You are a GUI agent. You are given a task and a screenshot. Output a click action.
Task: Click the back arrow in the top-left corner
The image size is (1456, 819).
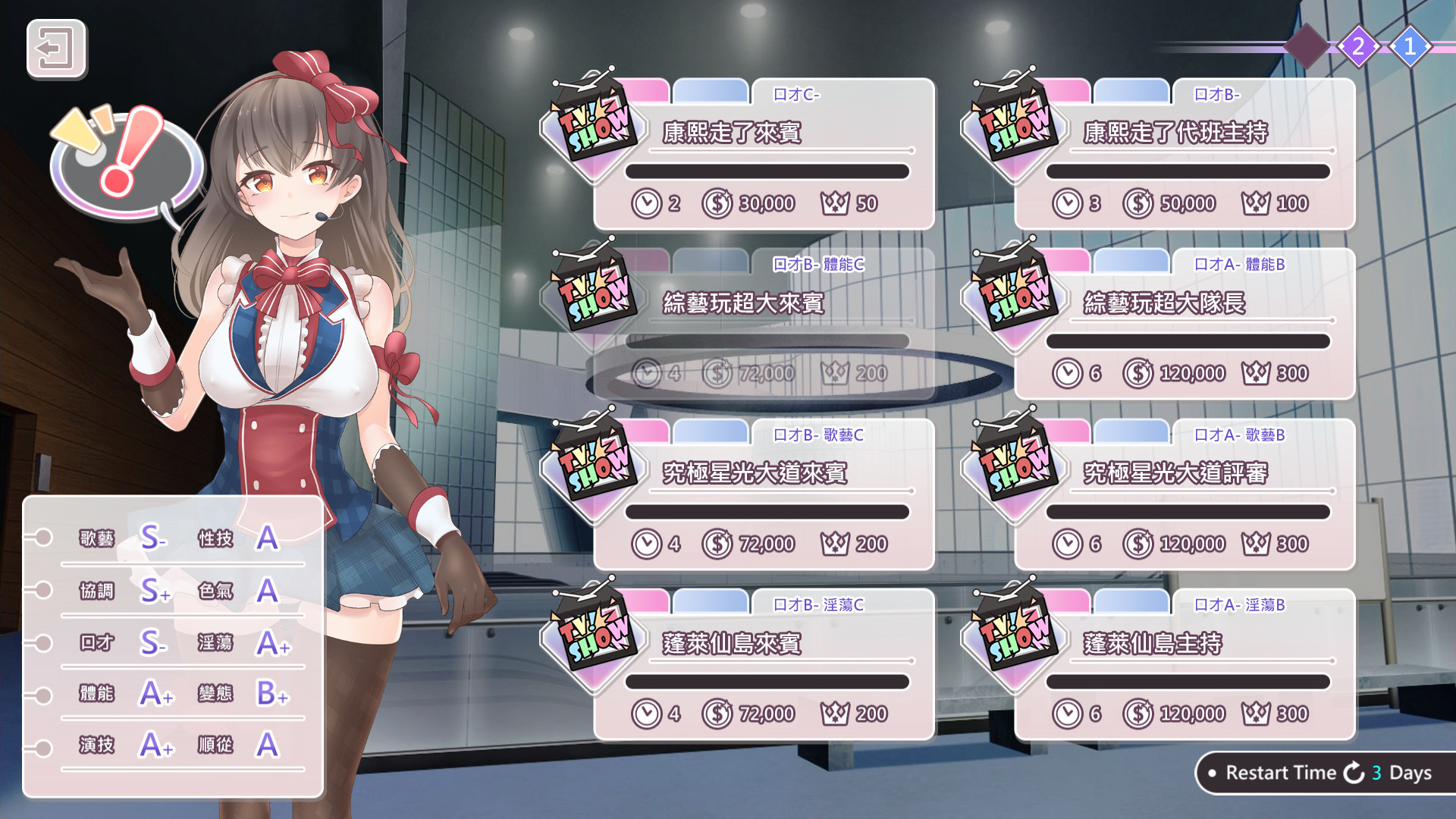[x=57, y=52]
